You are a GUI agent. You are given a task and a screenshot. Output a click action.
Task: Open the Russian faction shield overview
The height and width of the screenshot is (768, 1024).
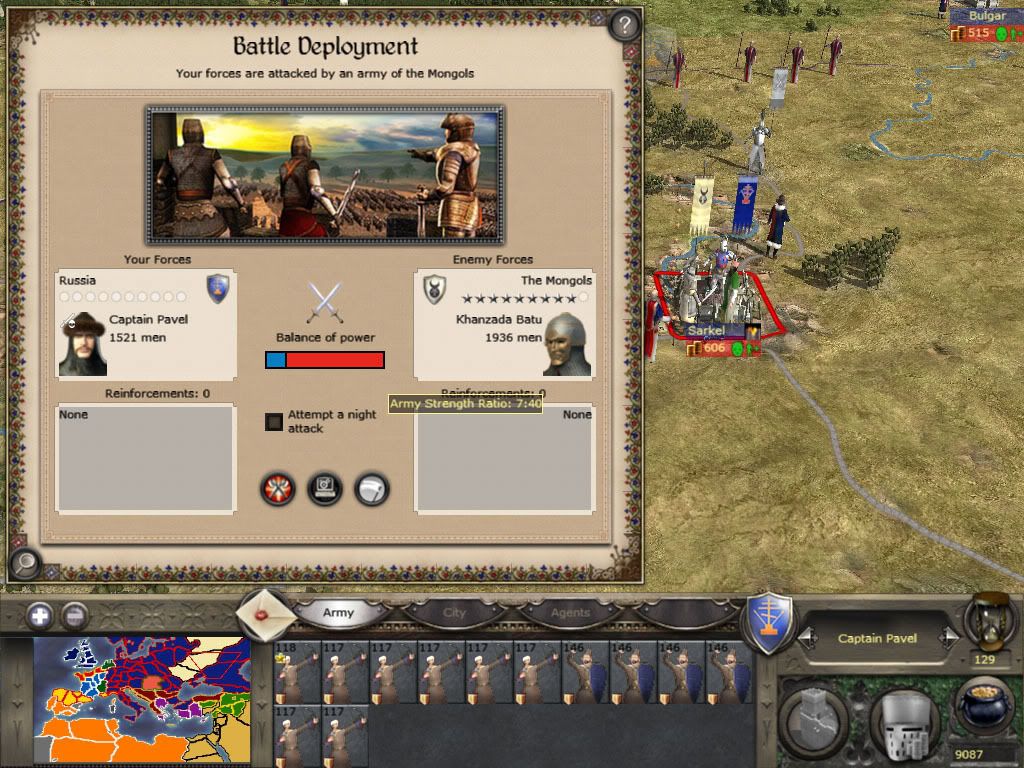tap(771, 622)
